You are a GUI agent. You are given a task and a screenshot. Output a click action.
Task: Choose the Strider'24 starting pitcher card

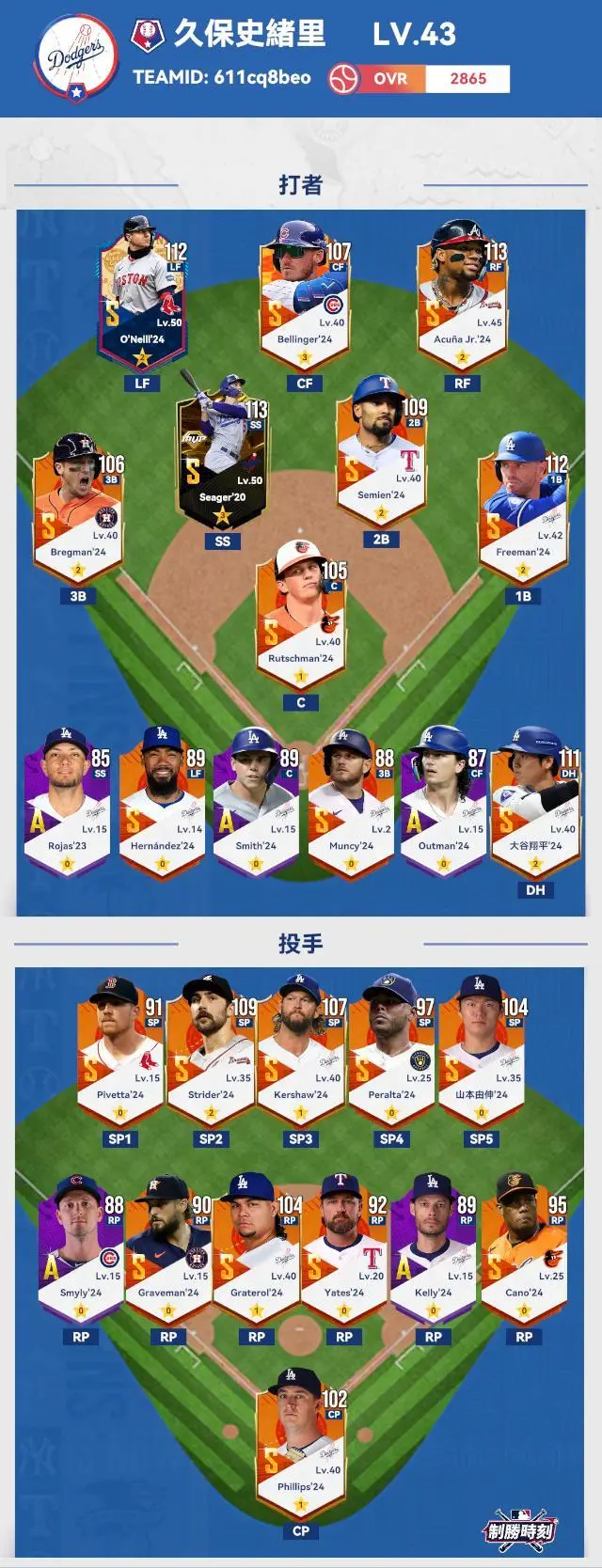point(211,1051)
